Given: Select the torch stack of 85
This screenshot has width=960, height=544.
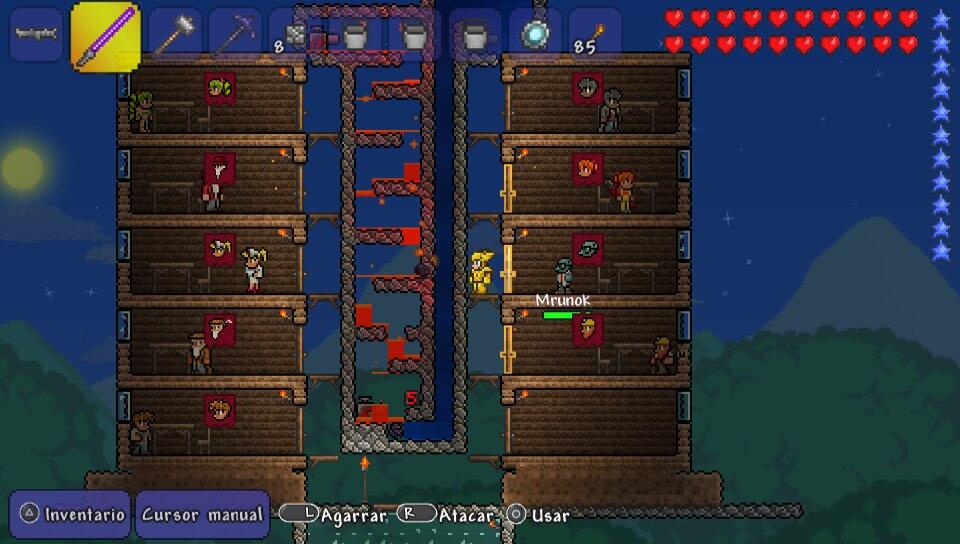Looking at the screenshot, I should (595, 36).
